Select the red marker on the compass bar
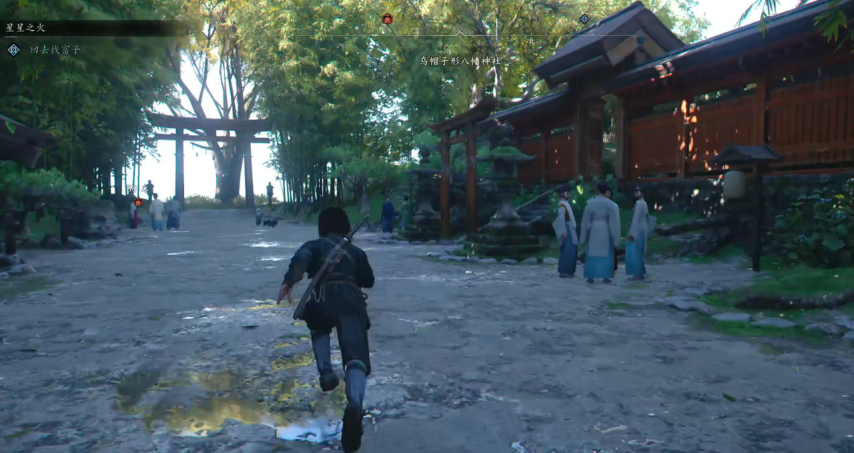 pos(387,18)
